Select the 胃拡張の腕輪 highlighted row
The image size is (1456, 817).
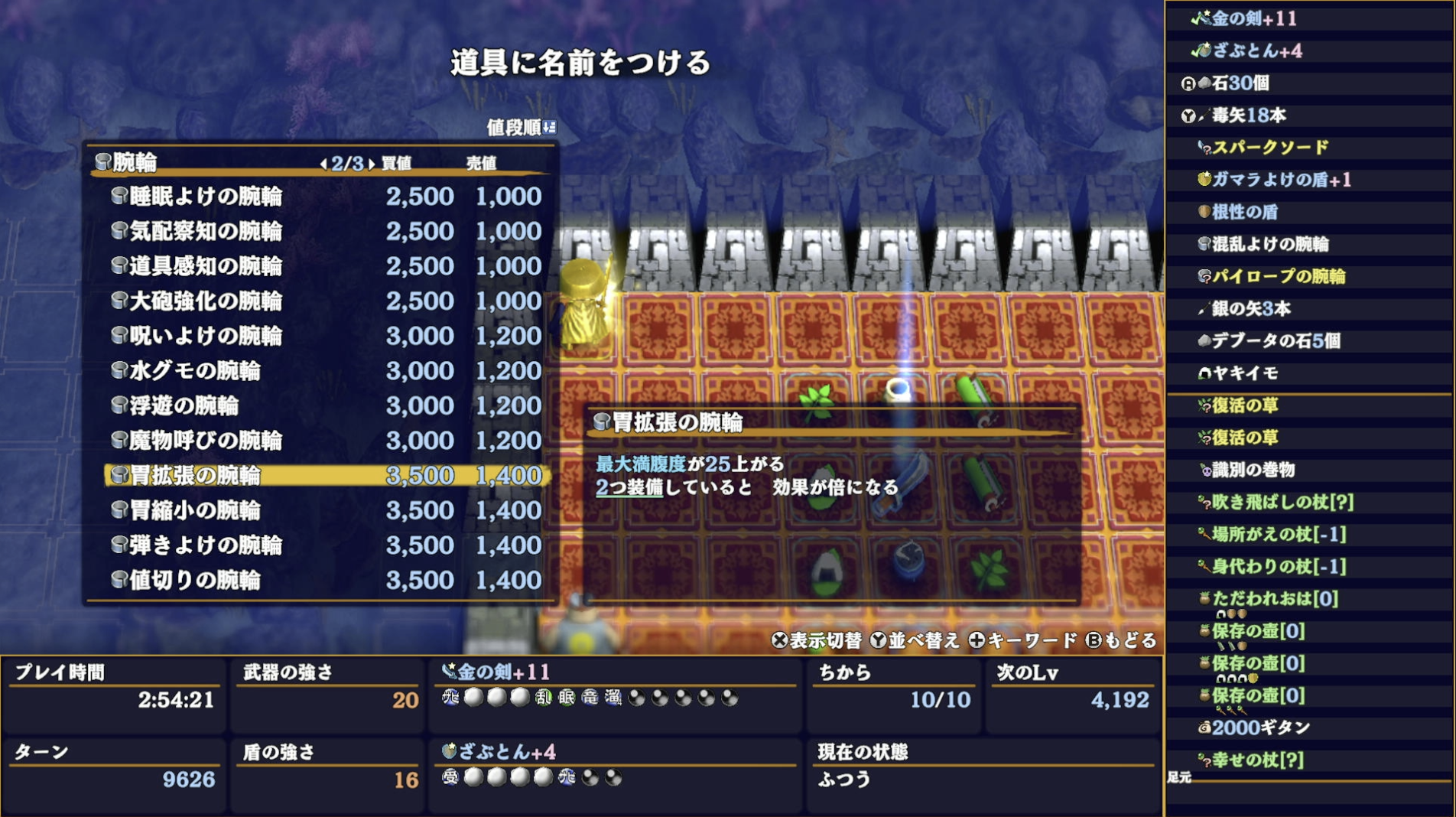pyautogui.click(x=200, y=475)
